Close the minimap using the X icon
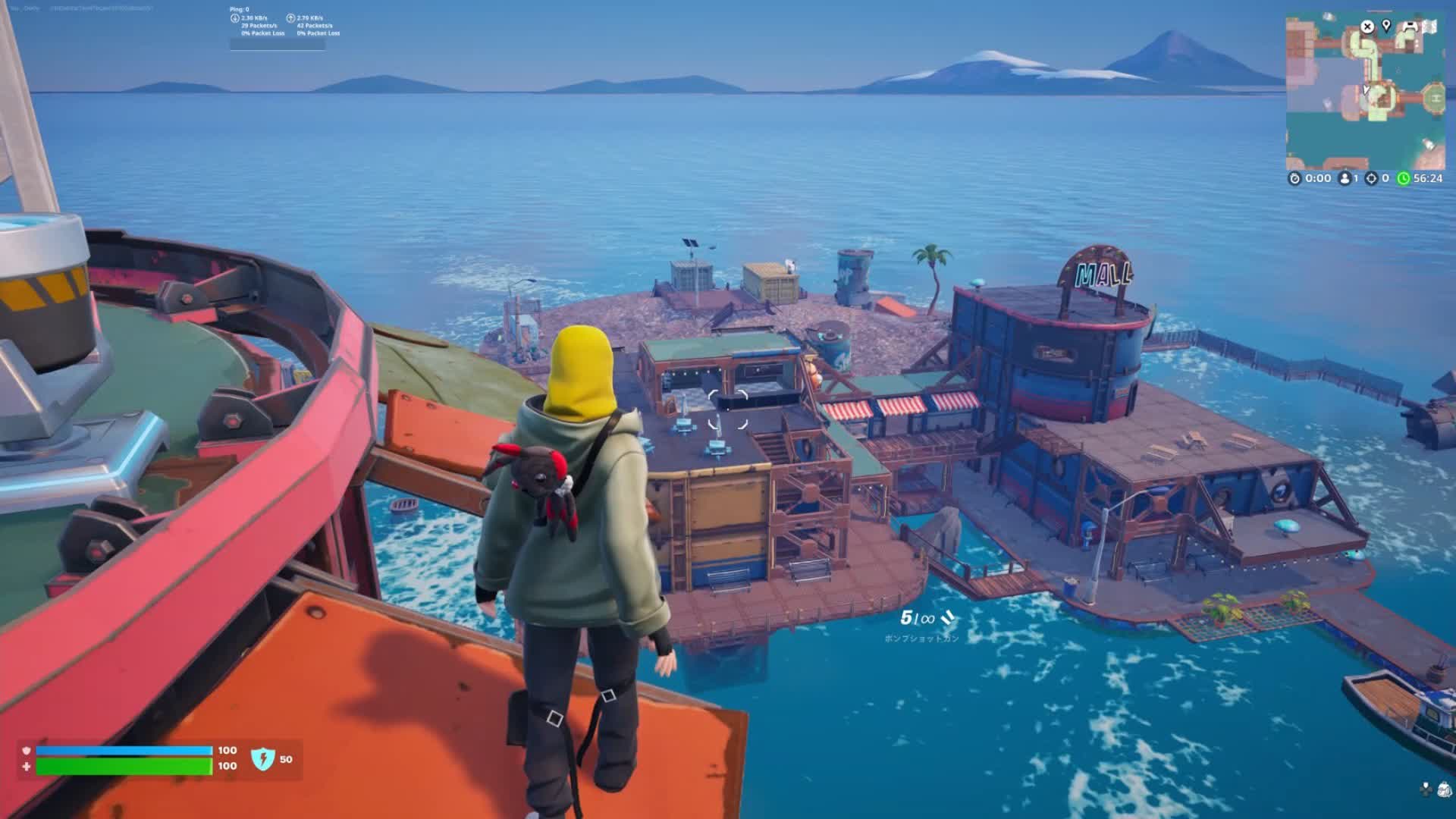This screenshot has height=819, width=1456. coord(1367,27)
